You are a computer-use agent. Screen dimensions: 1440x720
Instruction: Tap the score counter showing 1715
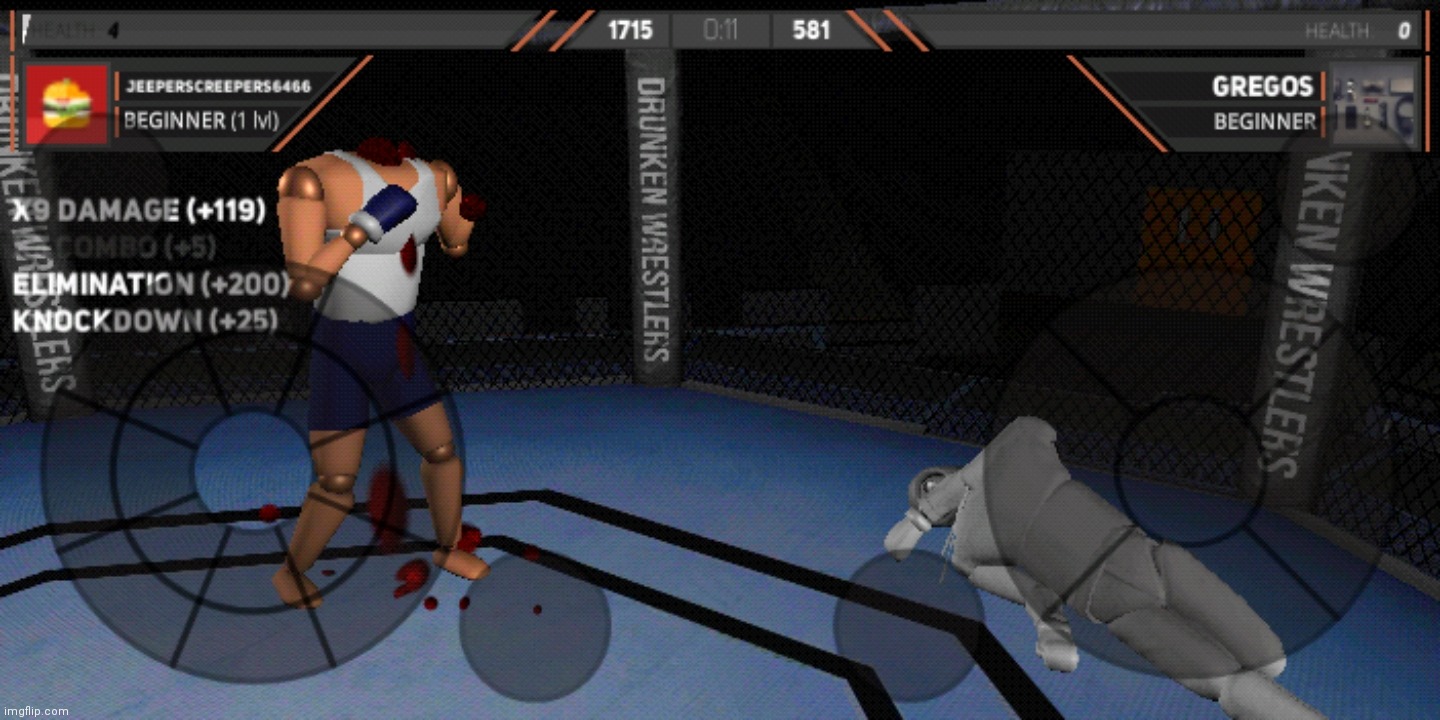[x=630, y=30]
